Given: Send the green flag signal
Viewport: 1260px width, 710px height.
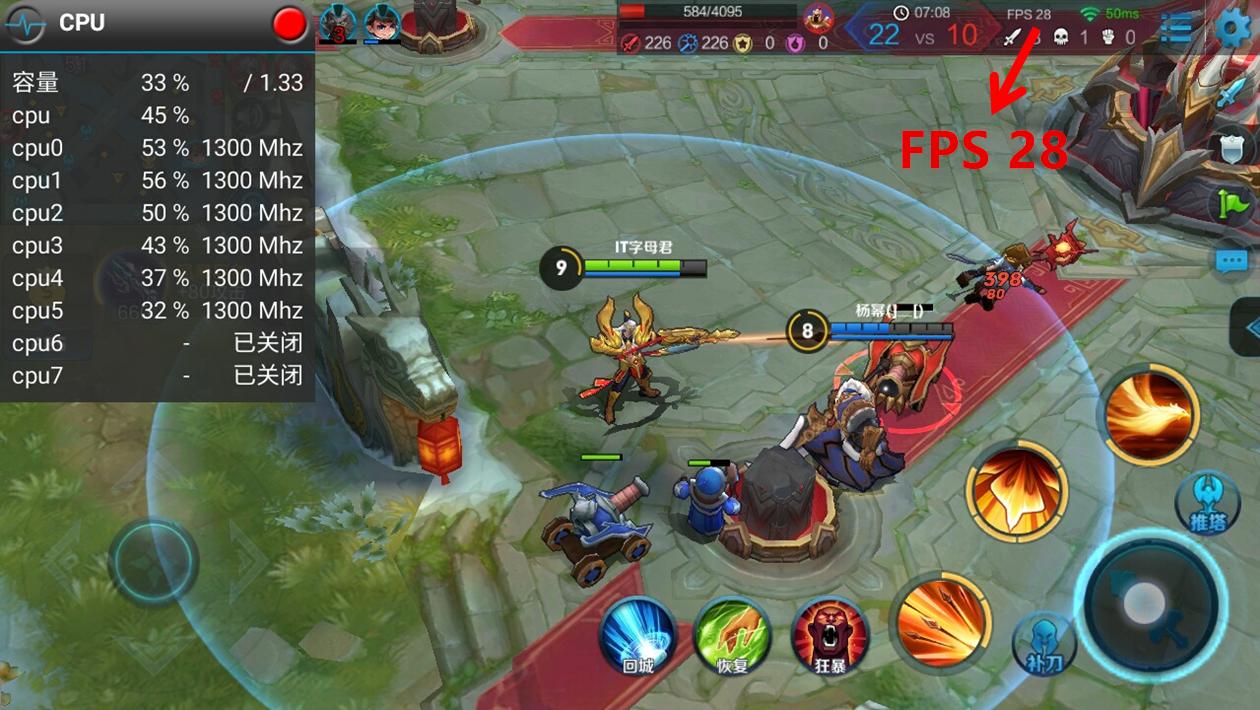Looking at the screenshot, I should (1232, 205).
